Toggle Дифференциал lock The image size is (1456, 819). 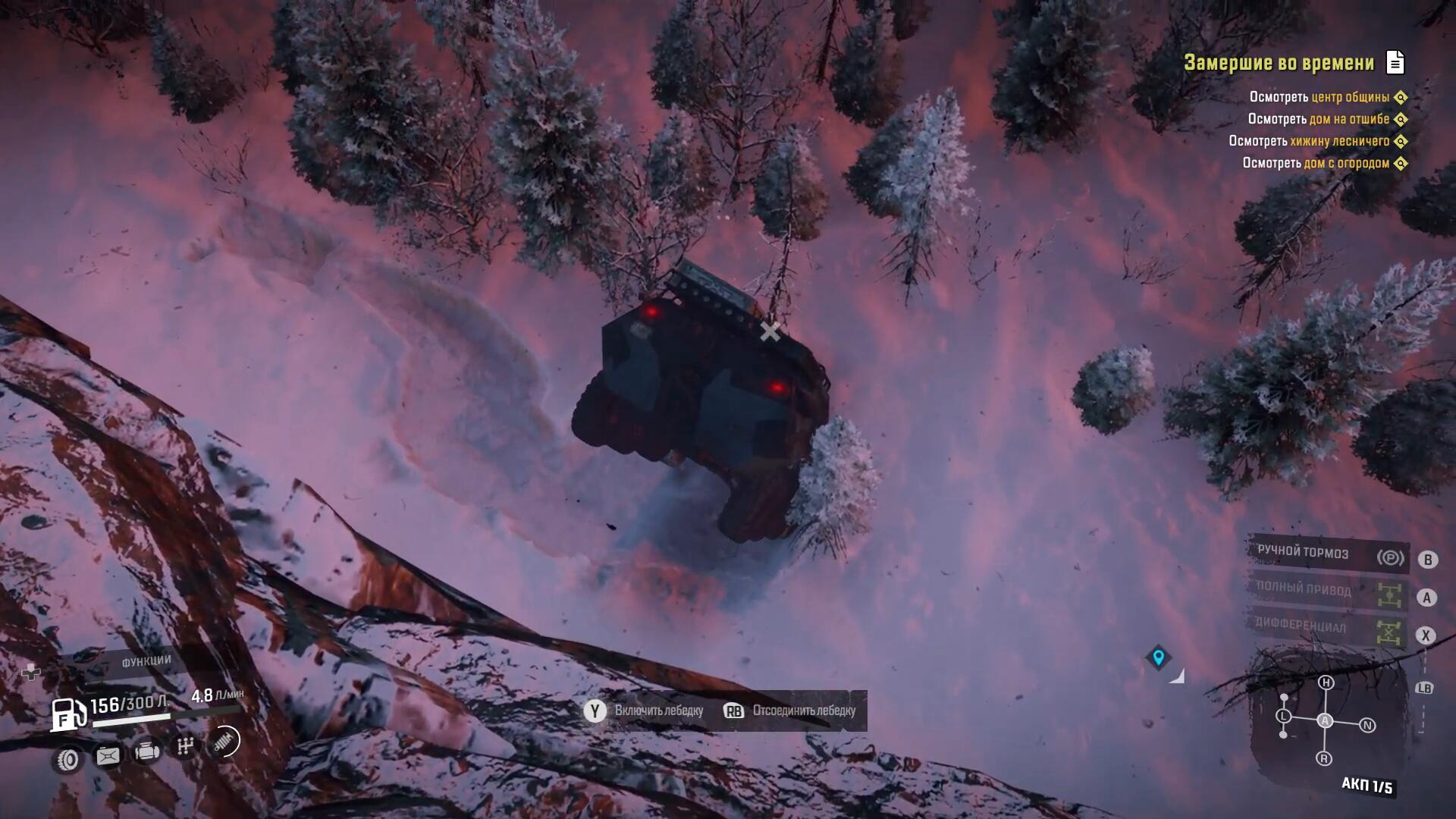(x=1329, y=629)
